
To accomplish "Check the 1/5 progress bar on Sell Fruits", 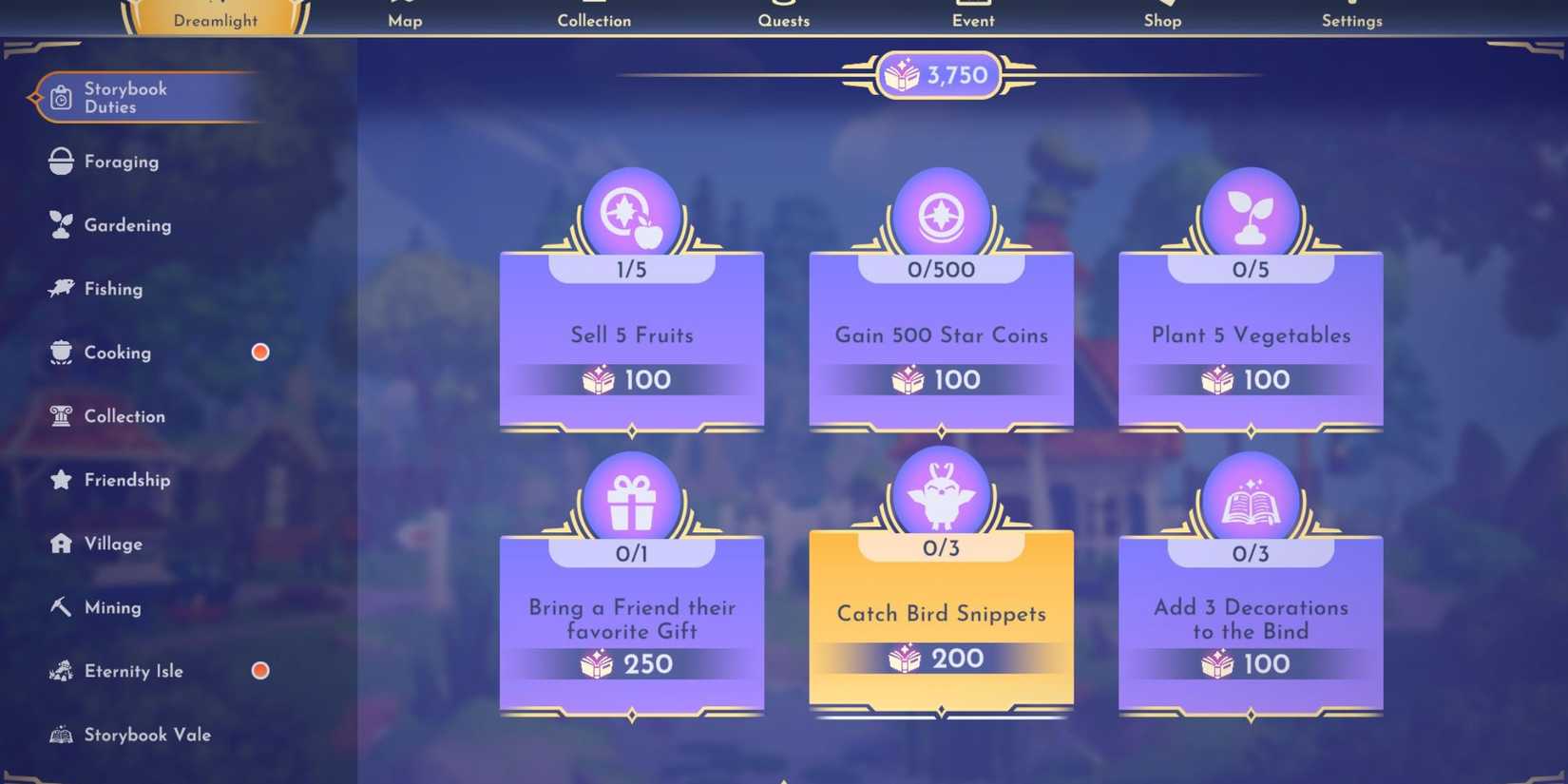I will [x=631, y=269].
